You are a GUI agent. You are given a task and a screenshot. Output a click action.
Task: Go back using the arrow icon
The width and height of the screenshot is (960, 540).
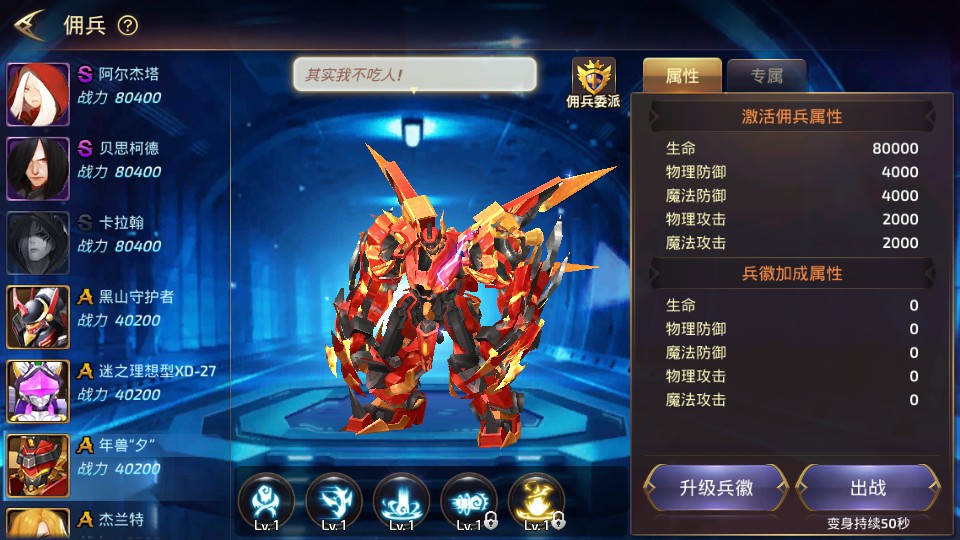coord(29,24)
